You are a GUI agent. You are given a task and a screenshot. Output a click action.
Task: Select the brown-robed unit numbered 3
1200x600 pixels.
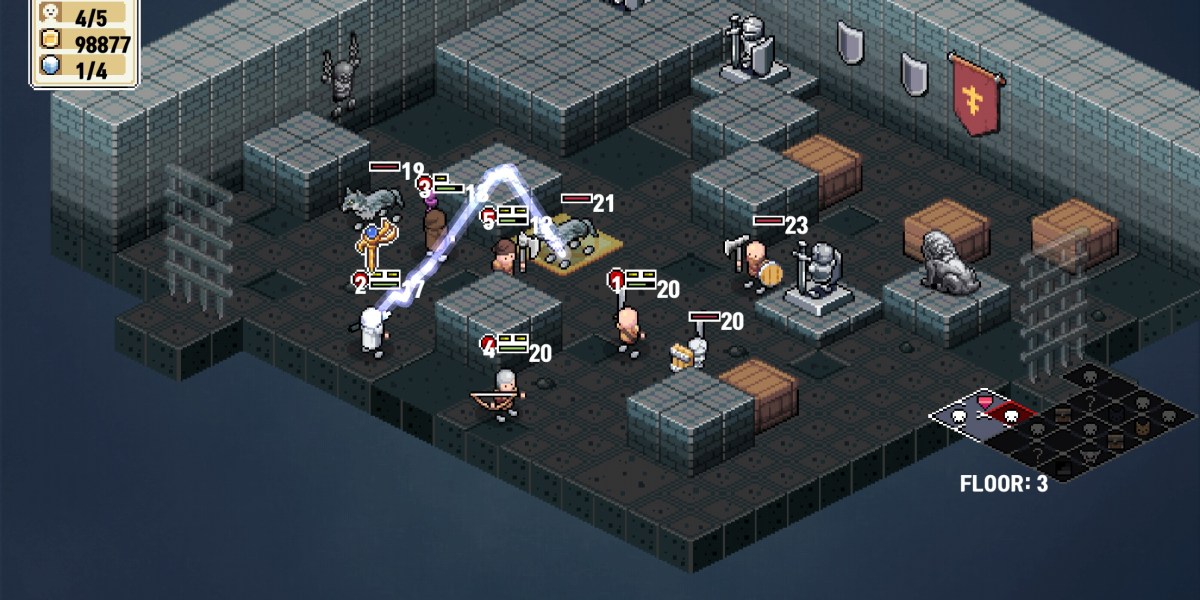click(x=434, y=229)
